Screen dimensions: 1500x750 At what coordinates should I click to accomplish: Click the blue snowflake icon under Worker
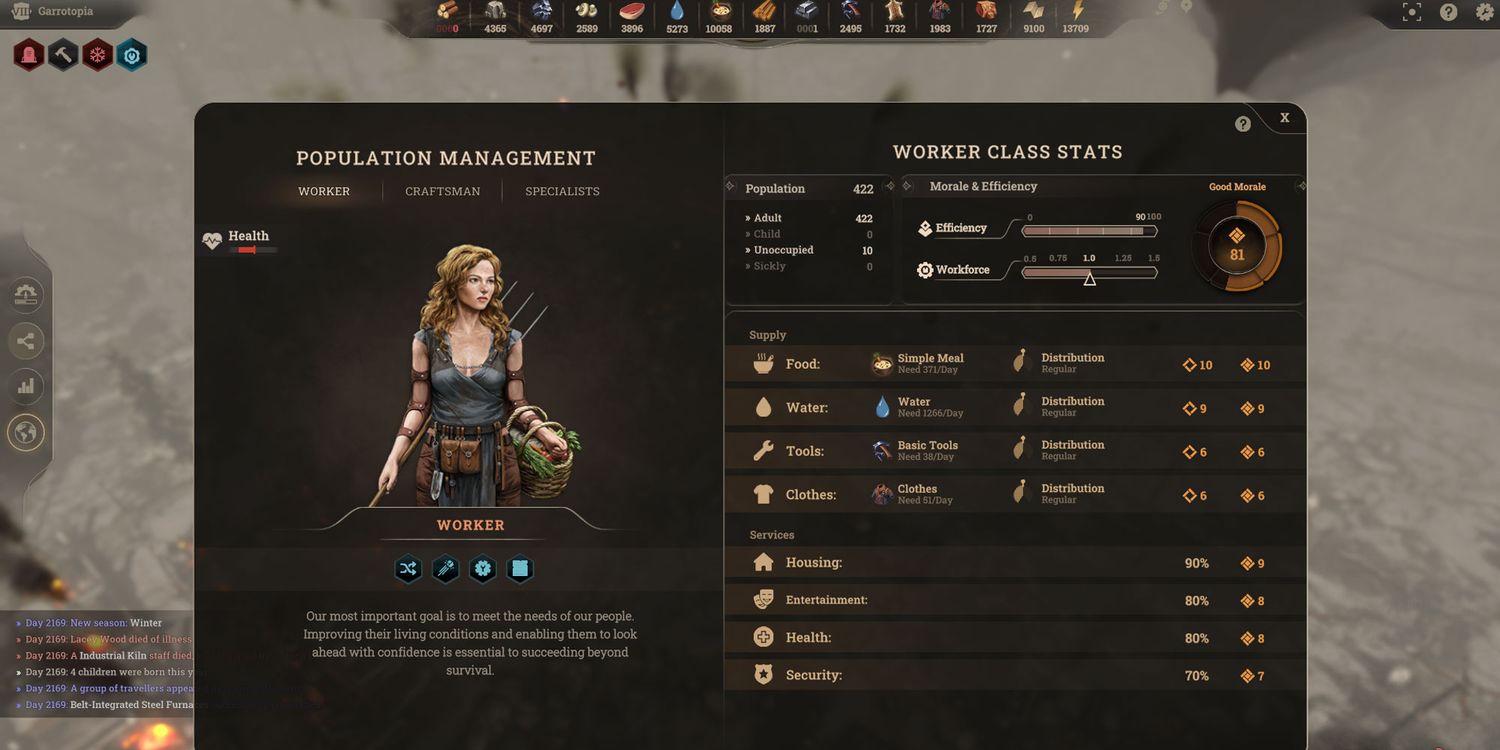coord(483,569)
